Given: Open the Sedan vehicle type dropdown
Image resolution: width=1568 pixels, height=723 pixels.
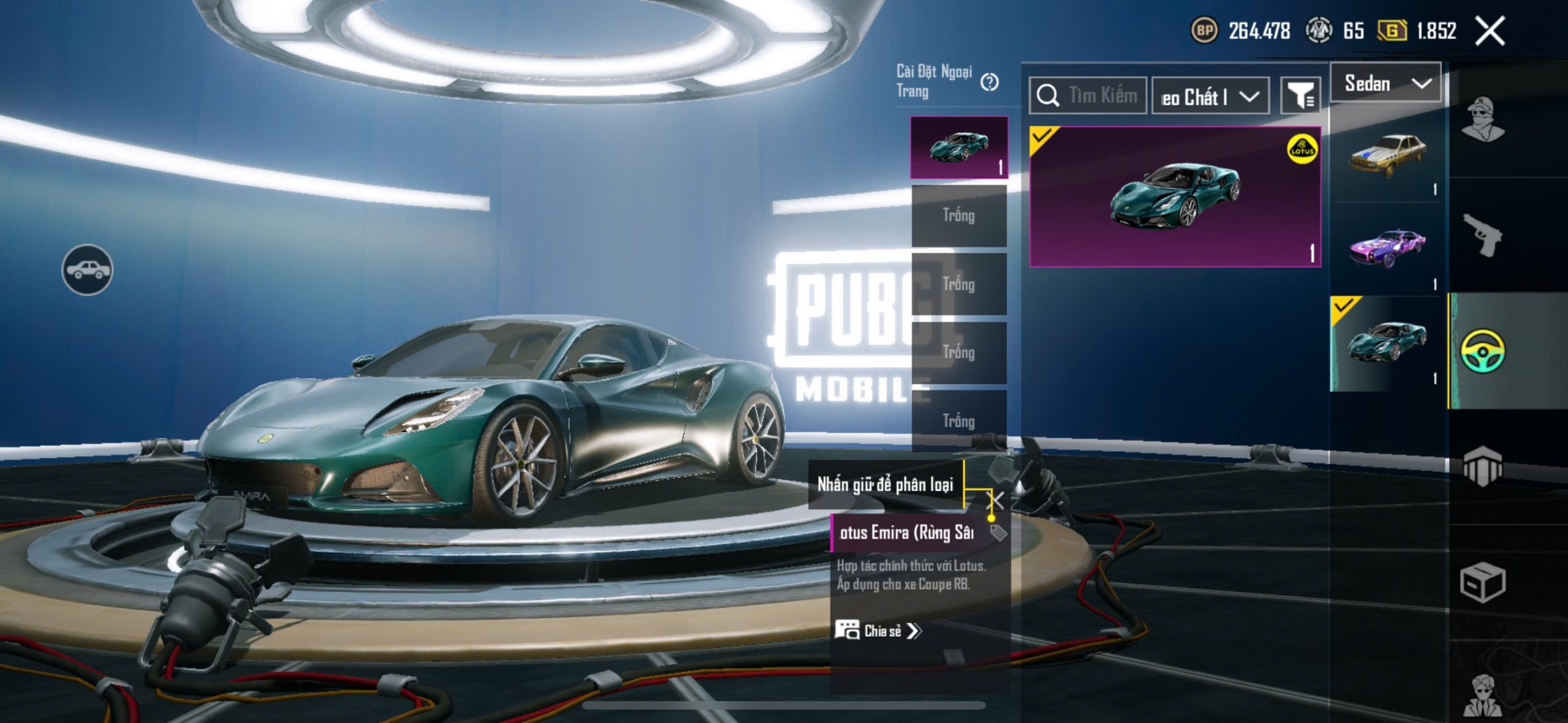Looking at the screenshot, I should pyautogui.click(x=1387, y=83).
